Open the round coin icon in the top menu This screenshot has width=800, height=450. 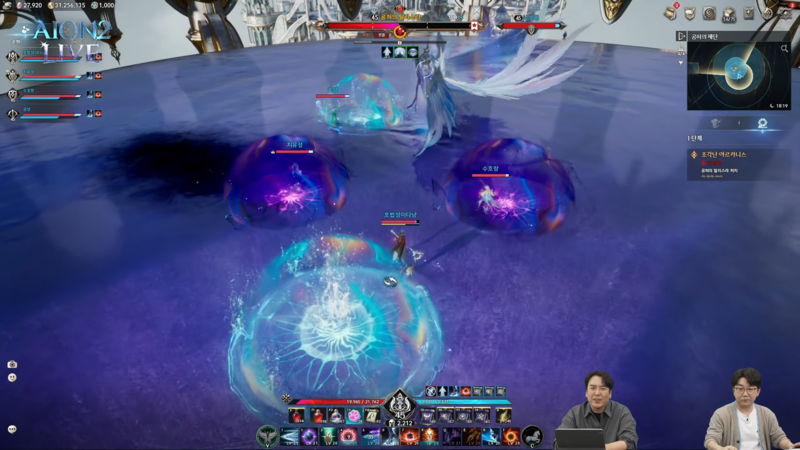click(x=708, y=13)
